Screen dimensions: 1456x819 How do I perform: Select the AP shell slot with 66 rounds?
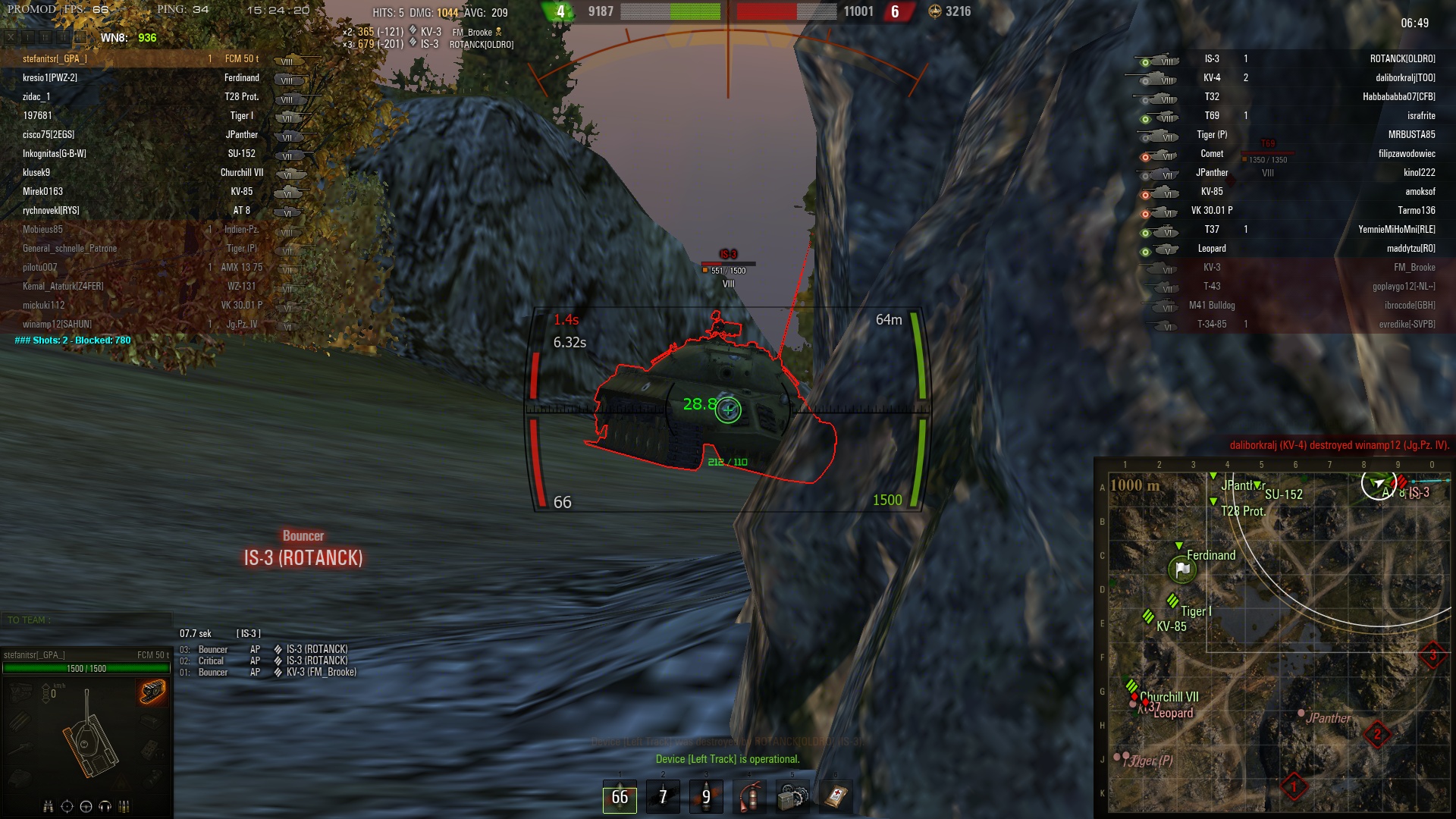(620, 796)
